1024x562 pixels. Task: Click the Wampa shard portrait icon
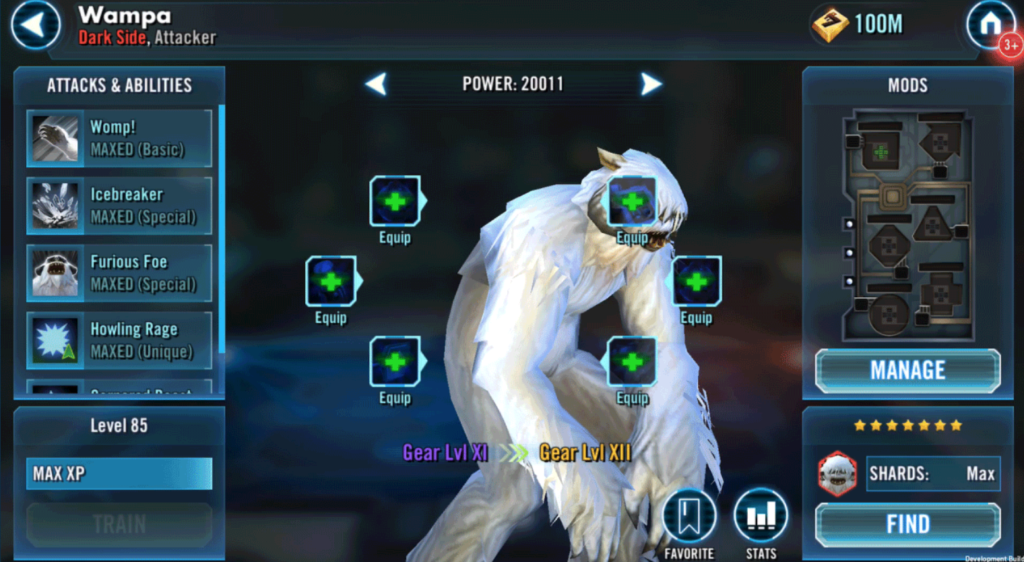(x=837, y=473)
